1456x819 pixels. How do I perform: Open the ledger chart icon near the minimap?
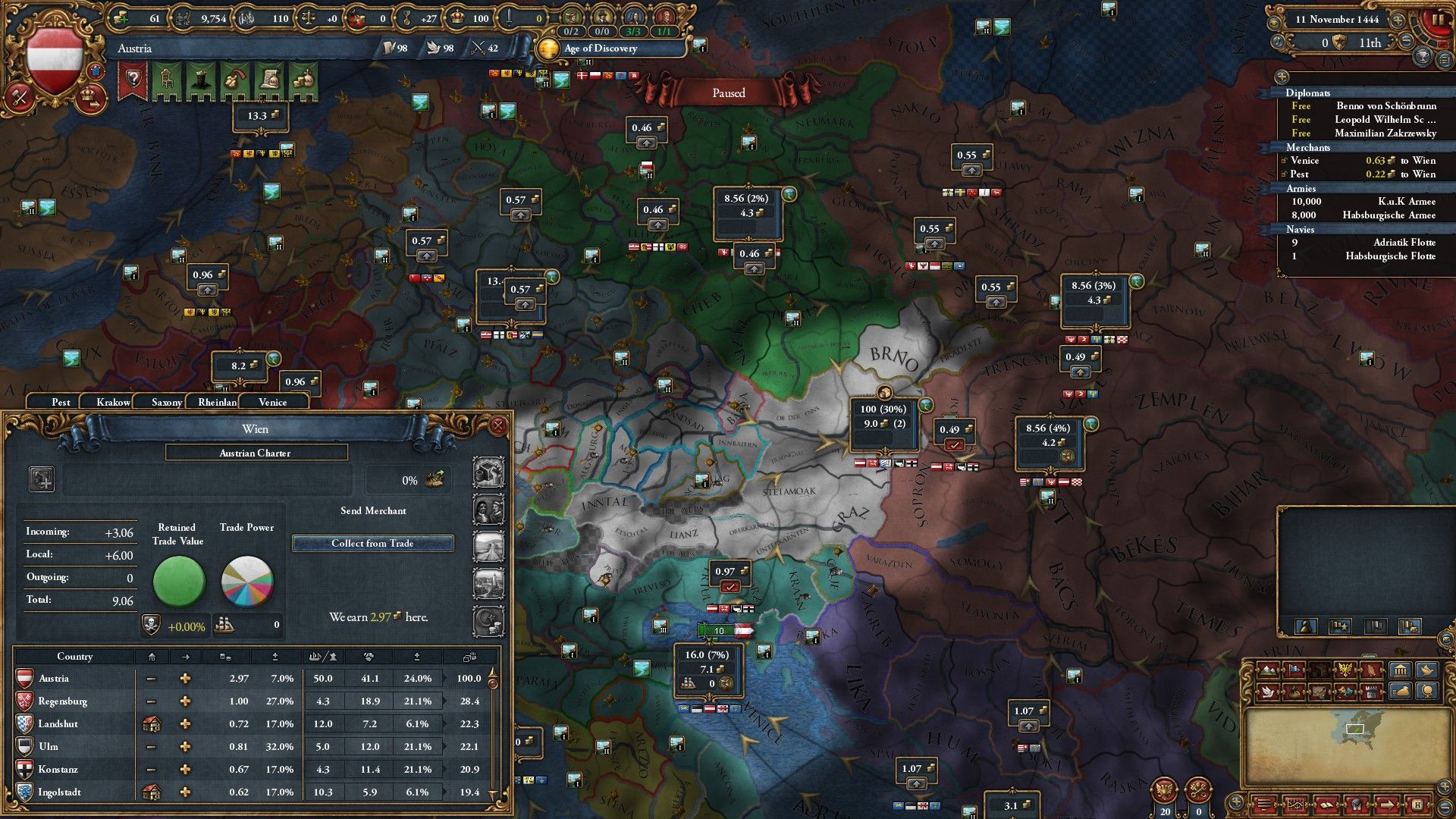click(x=1294, y=805)
